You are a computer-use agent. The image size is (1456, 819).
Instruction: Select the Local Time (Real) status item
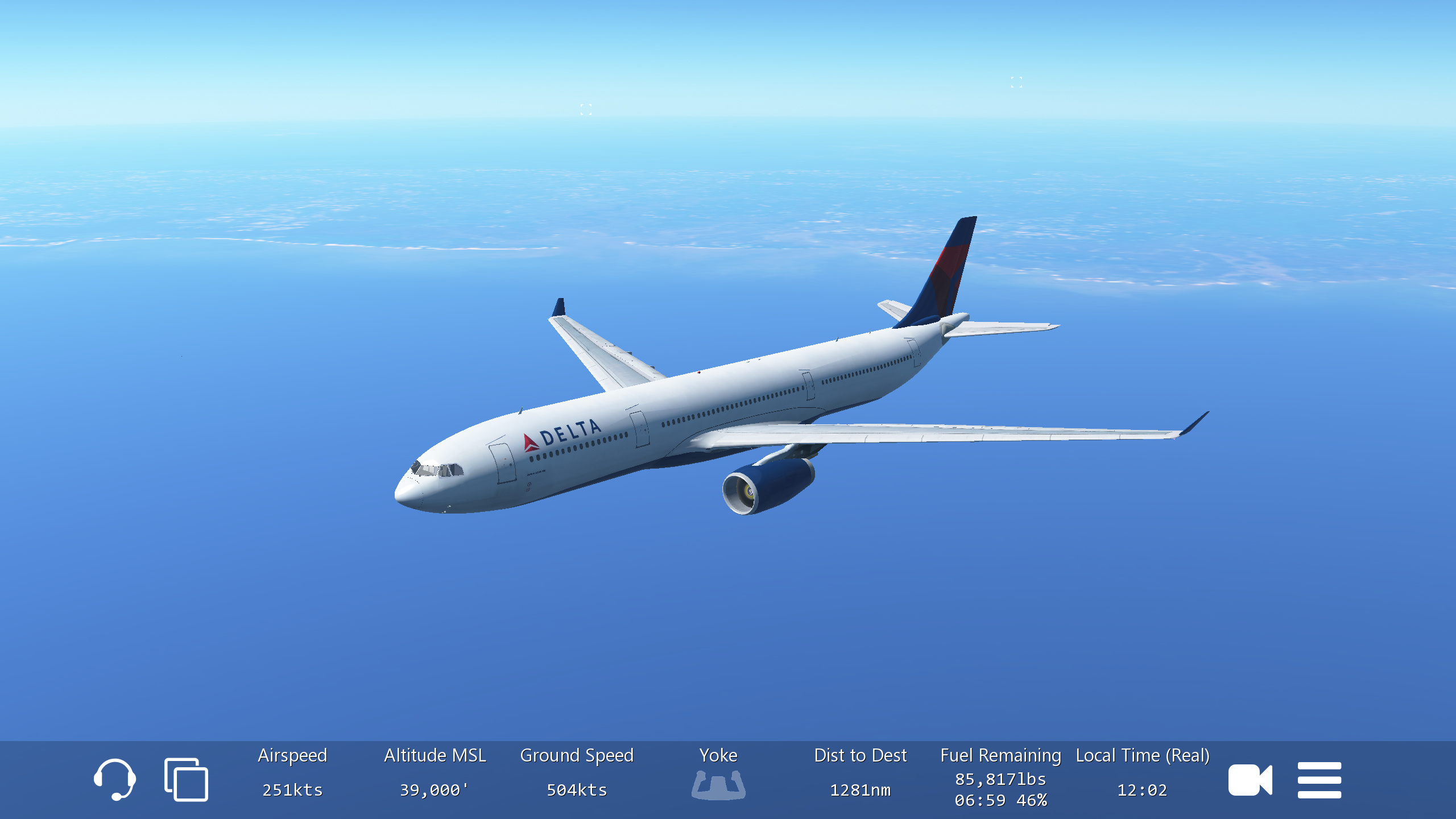(1142, 773)
